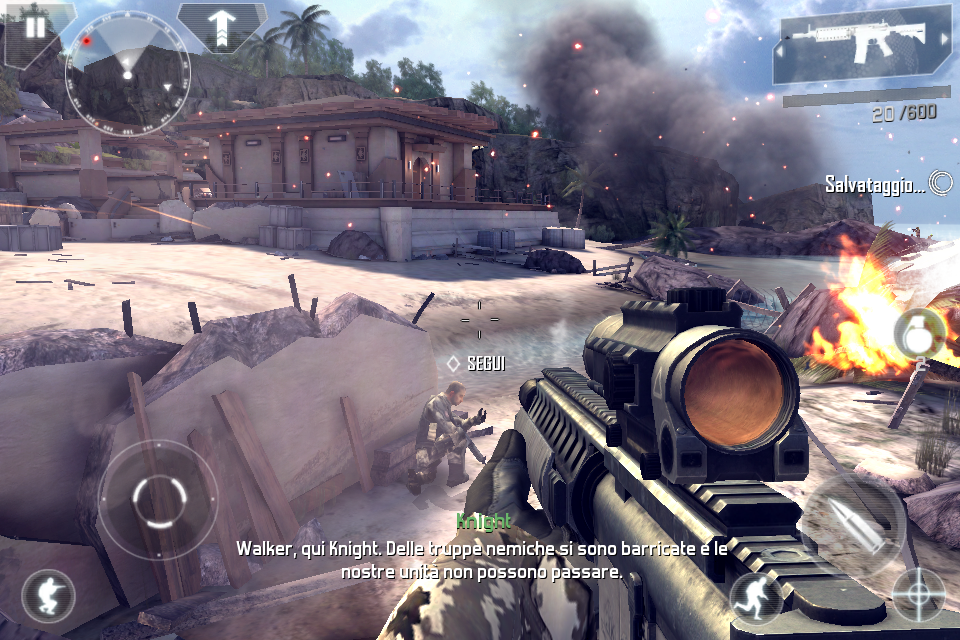The height and width of the screenshot is (640, 960).
Task: Throw a grenade using the grenade icon
Action: [918, 334]
